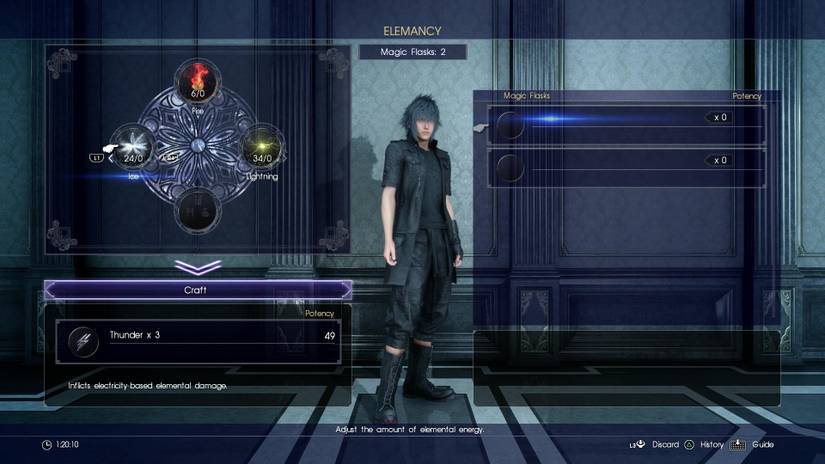Open the empty catalyst slot under the wheel
The width and height of the screenshot is (825, 464).
197,210
